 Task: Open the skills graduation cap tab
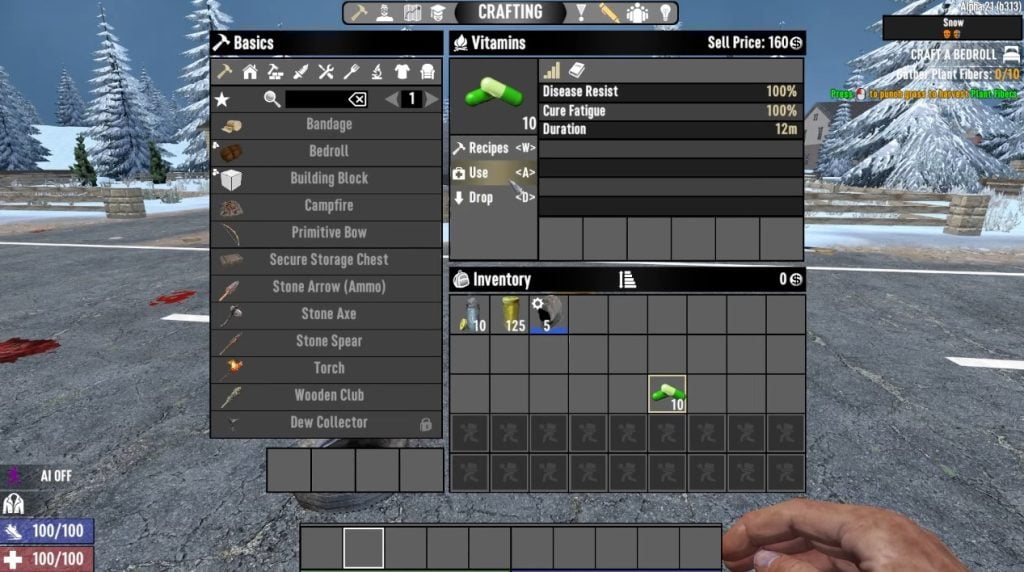coord(438,13)
